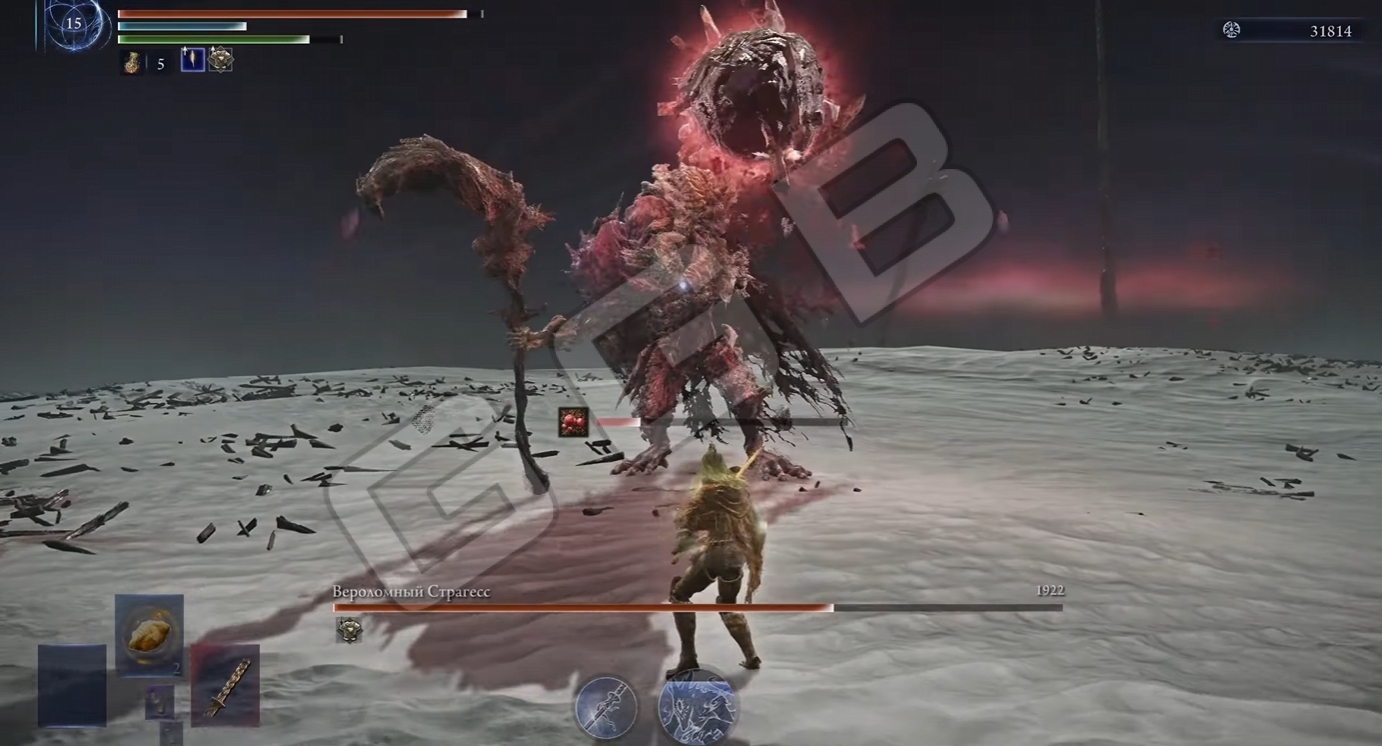Select the empty left armament slot

(72, 685)
